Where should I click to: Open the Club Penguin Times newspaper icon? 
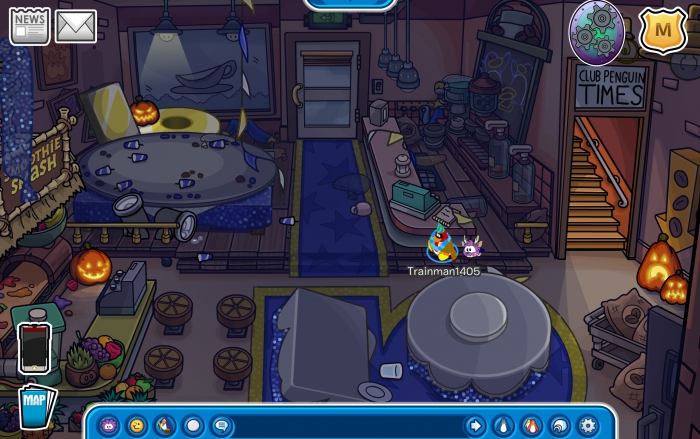pos(29,27)
